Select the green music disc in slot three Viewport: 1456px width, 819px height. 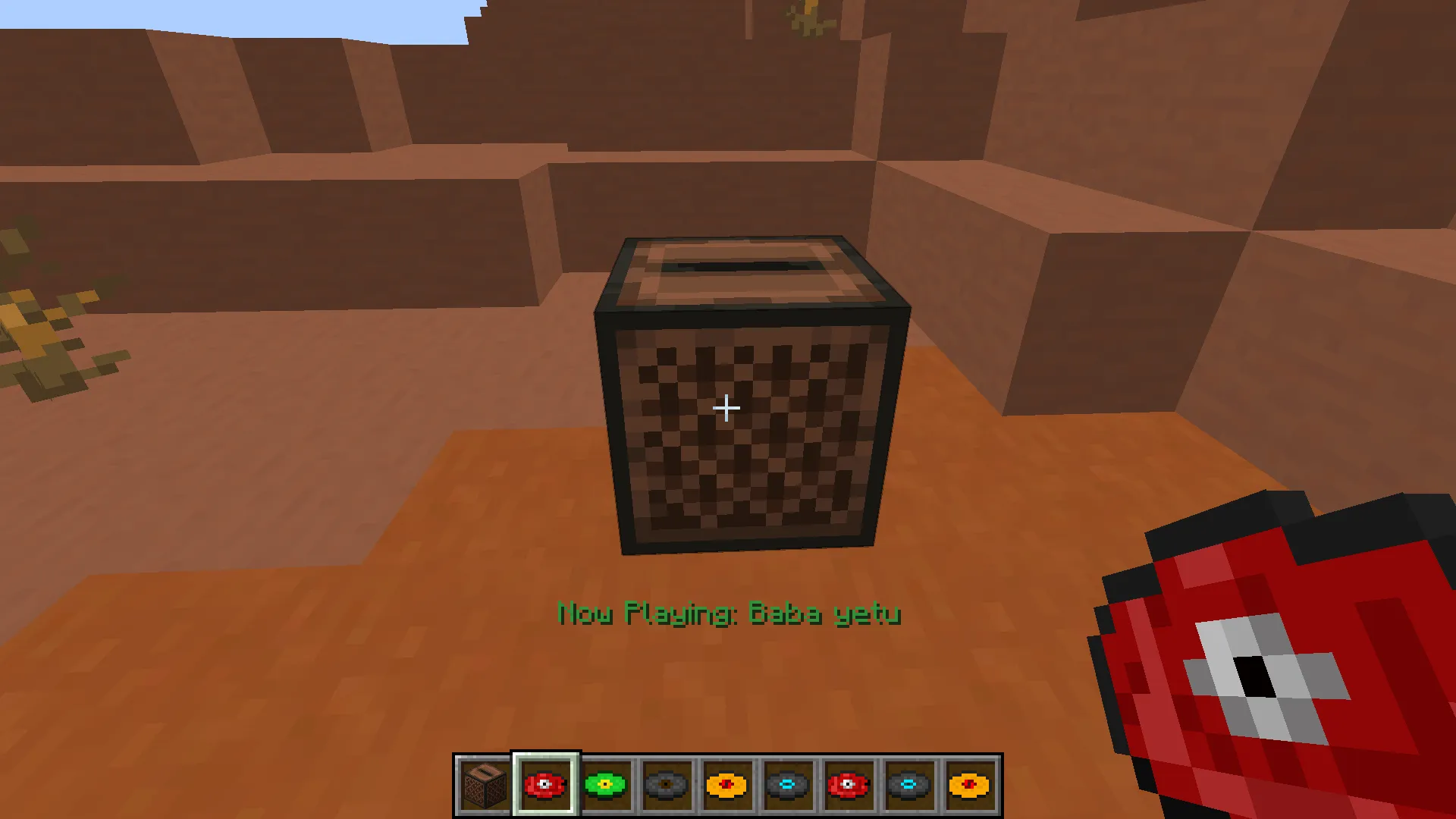[x=607, y=785]
